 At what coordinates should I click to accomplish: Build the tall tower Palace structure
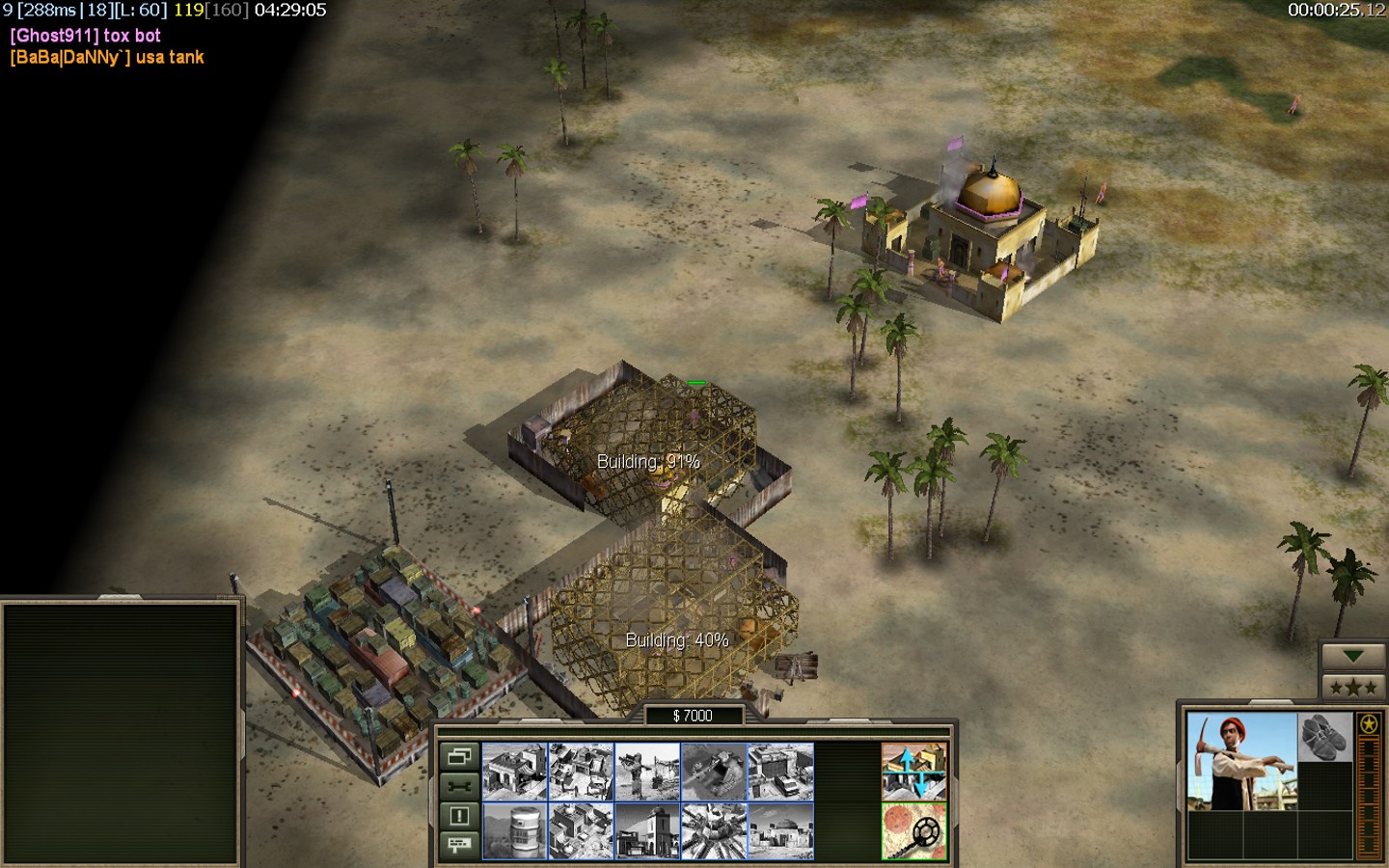click(x=647, y=830)
